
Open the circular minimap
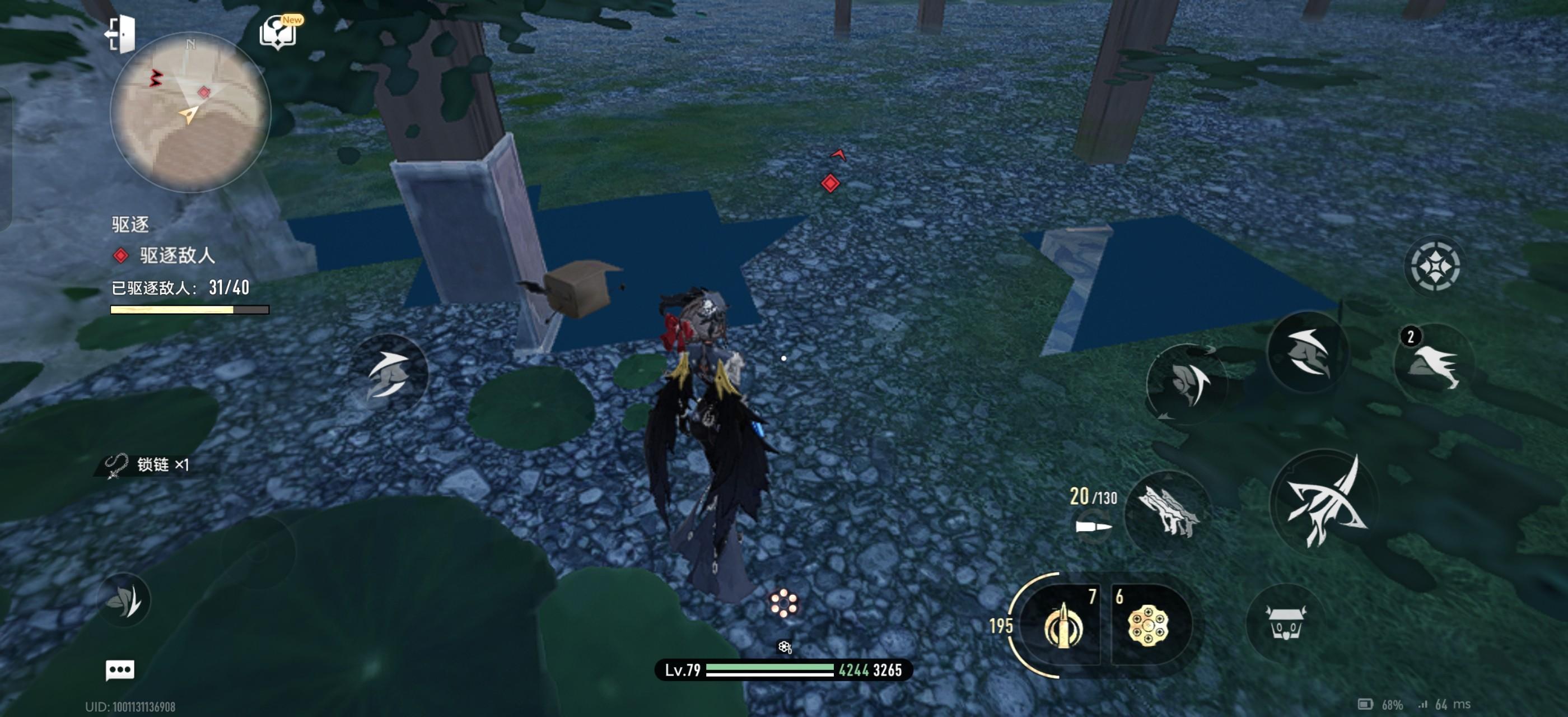[190, 113]
